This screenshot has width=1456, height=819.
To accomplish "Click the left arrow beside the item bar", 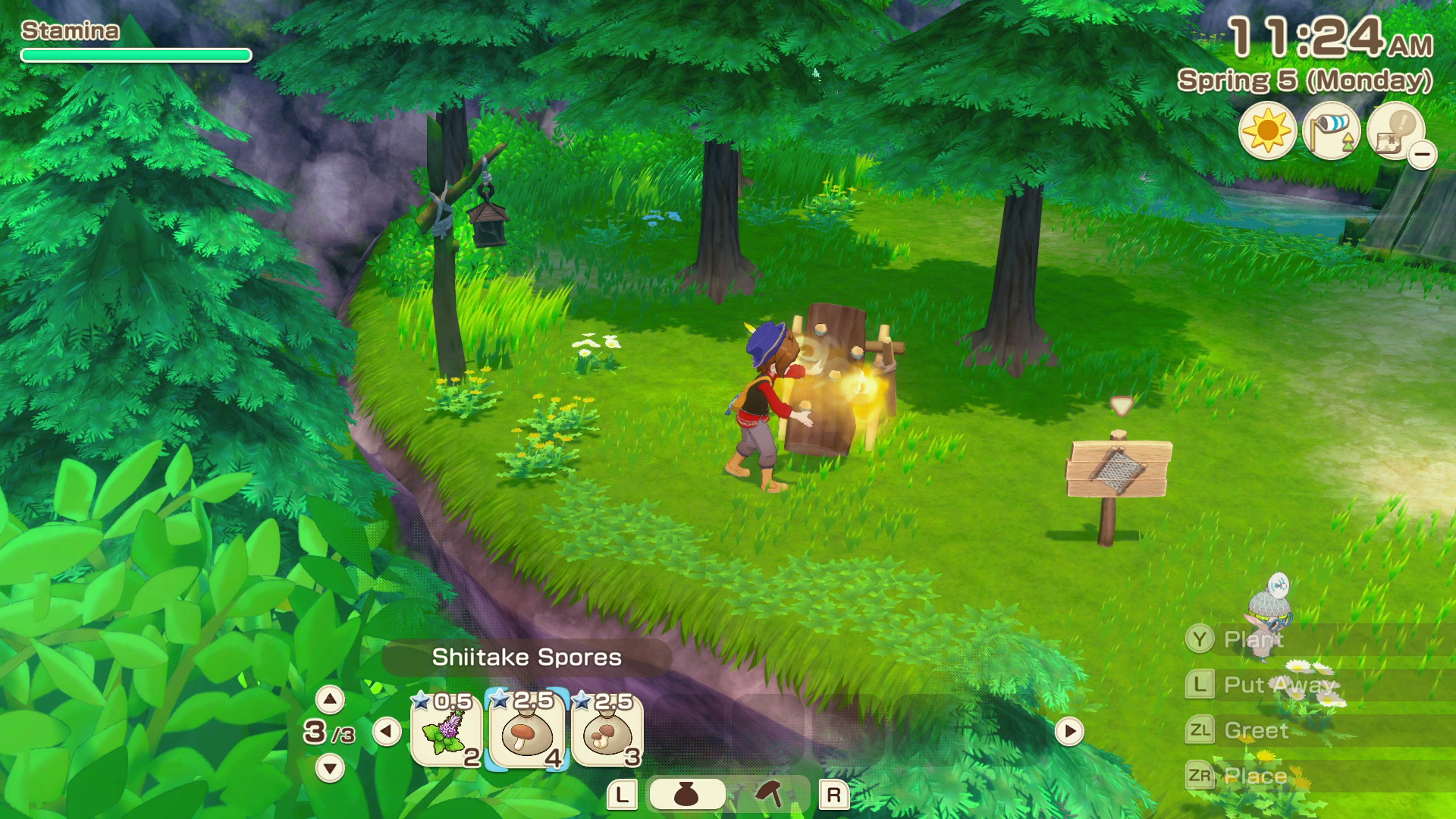I will point(387,732).
